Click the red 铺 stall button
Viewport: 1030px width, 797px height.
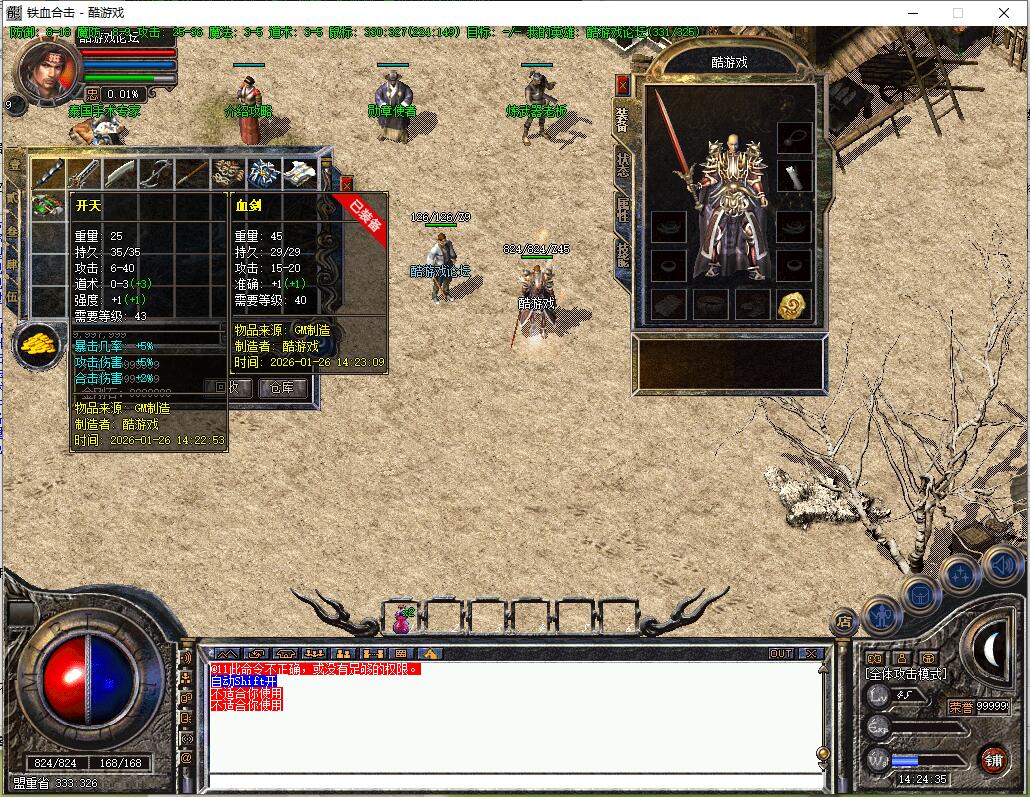click(x=992, y=759)
